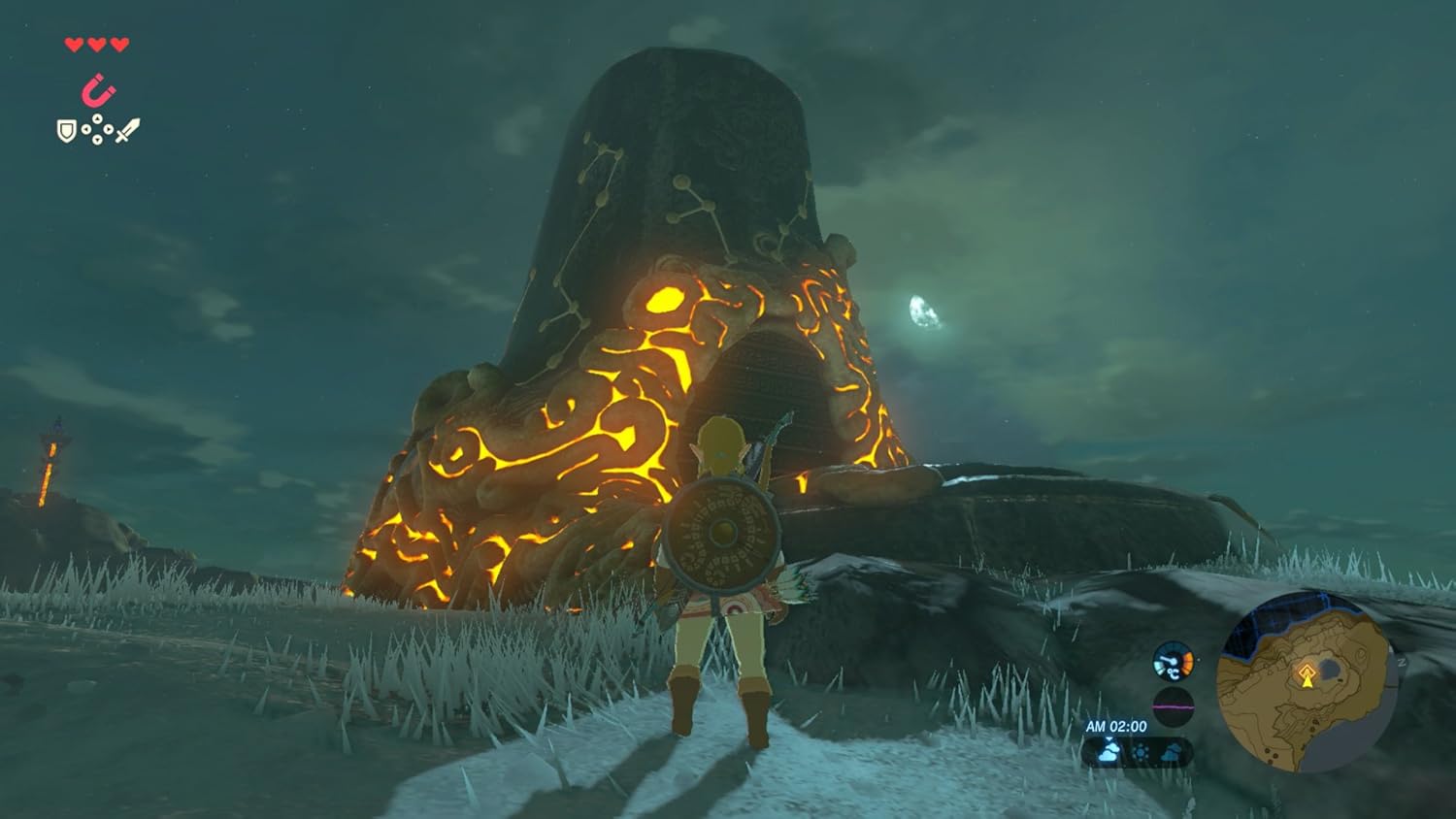Click the shrine marker on the minimap
Viewport: 1456px width, 819px height.
1306,671
